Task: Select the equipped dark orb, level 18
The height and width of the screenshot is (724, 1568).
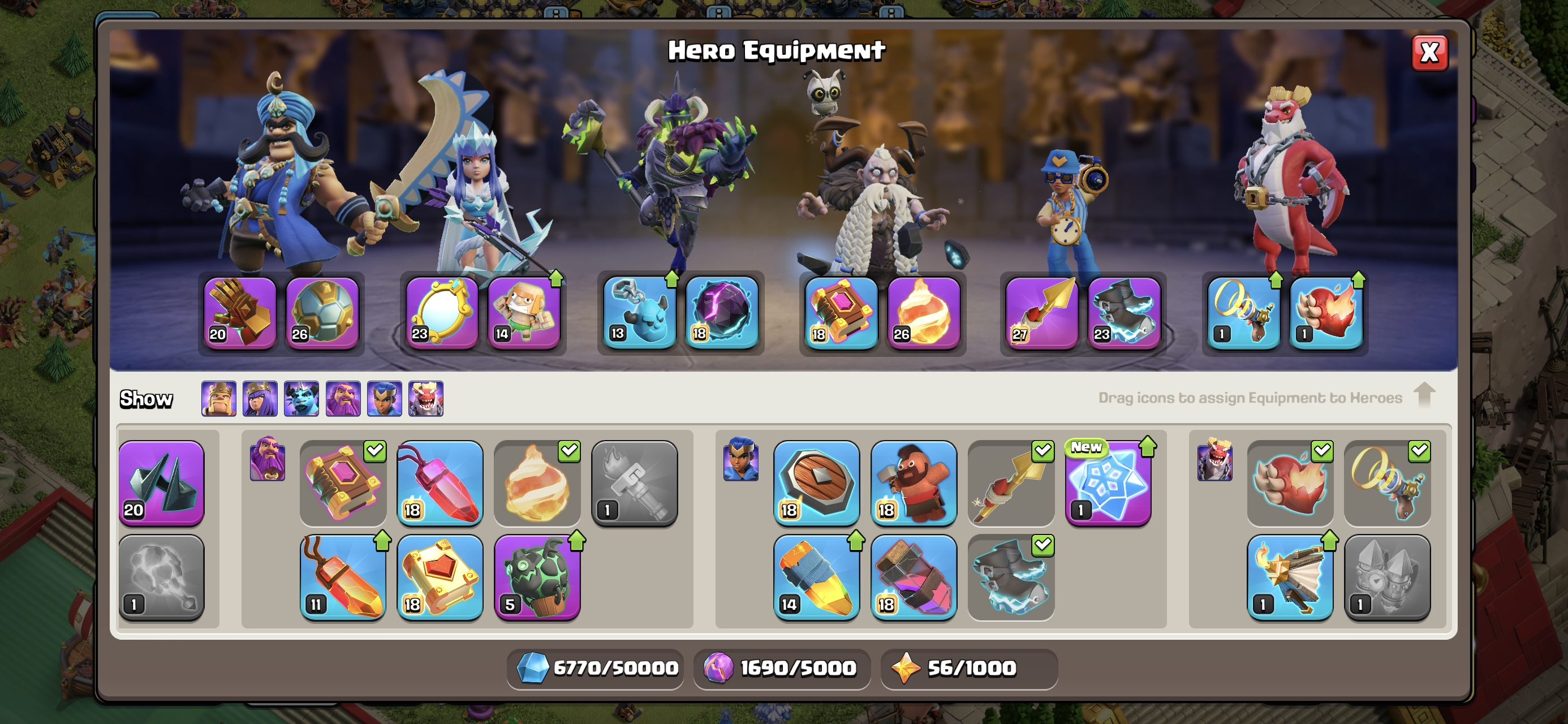Action: [722, 313]
